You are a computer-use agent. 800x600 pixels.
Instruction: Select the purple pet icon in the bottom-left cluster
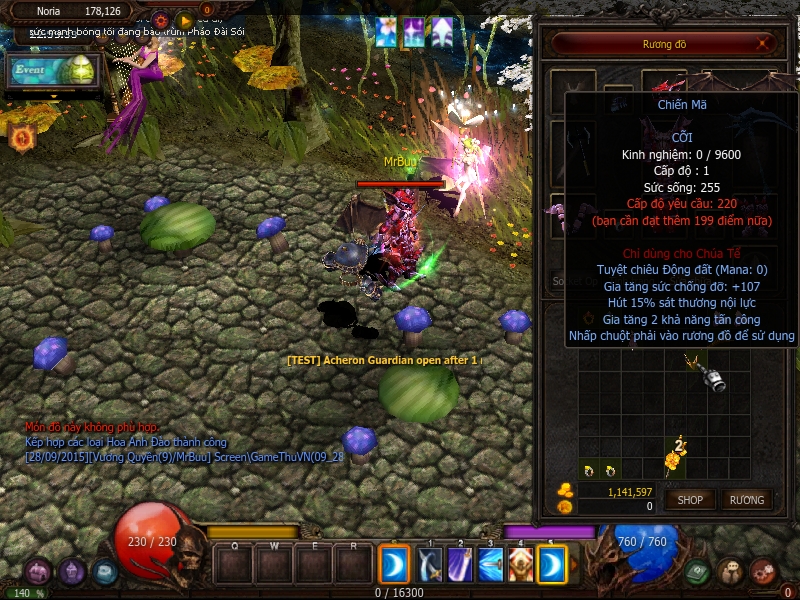point(38,571)
